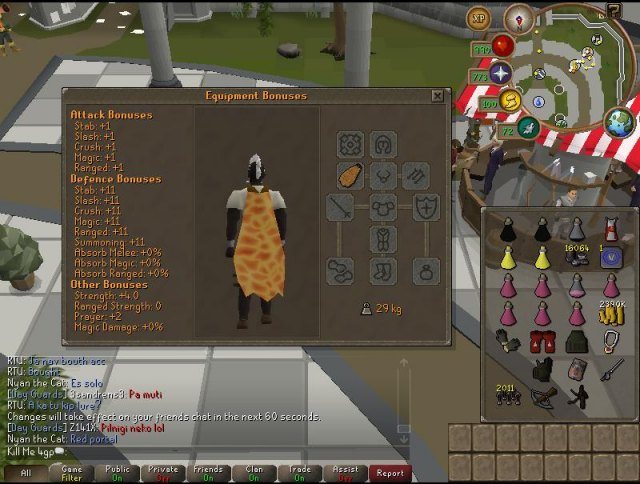The width and height of the screenshot is (640, 484).
Task: Select the red gloves in inventory
Action: pyautogui.click(x=543, y=342)
